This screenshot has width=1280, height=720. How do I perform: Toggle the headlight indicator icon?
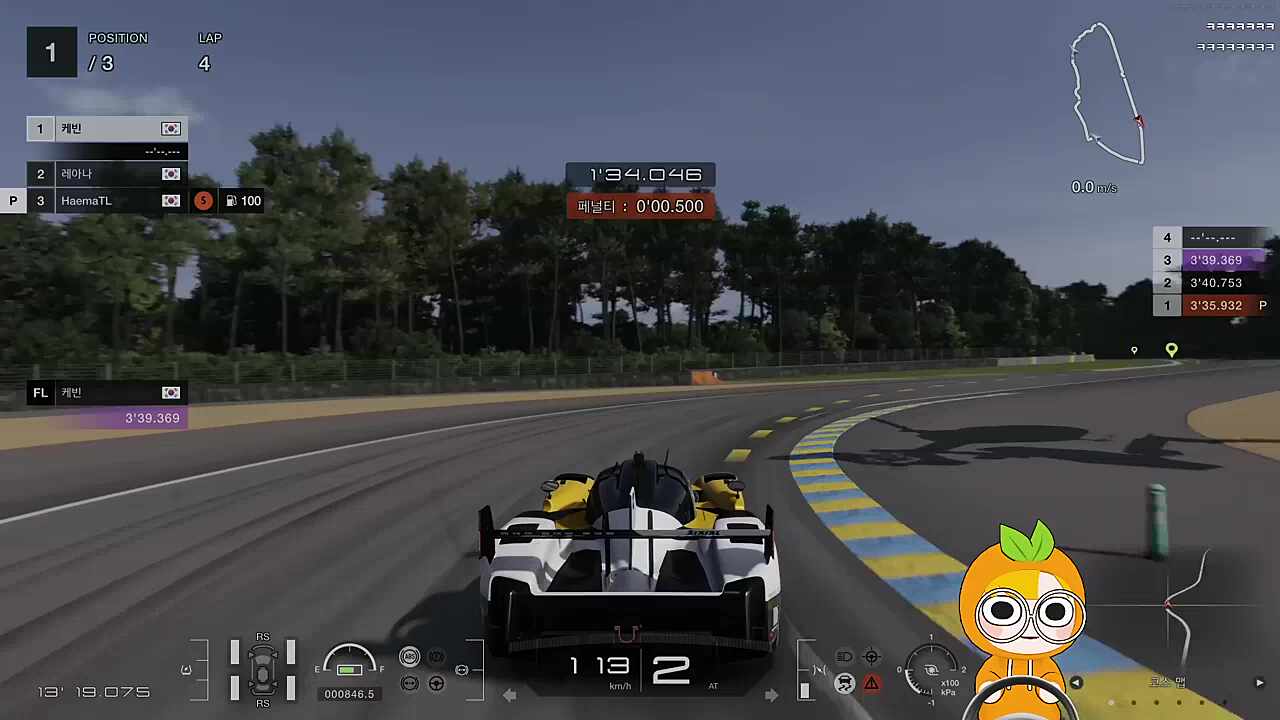[x=844, y=657]
